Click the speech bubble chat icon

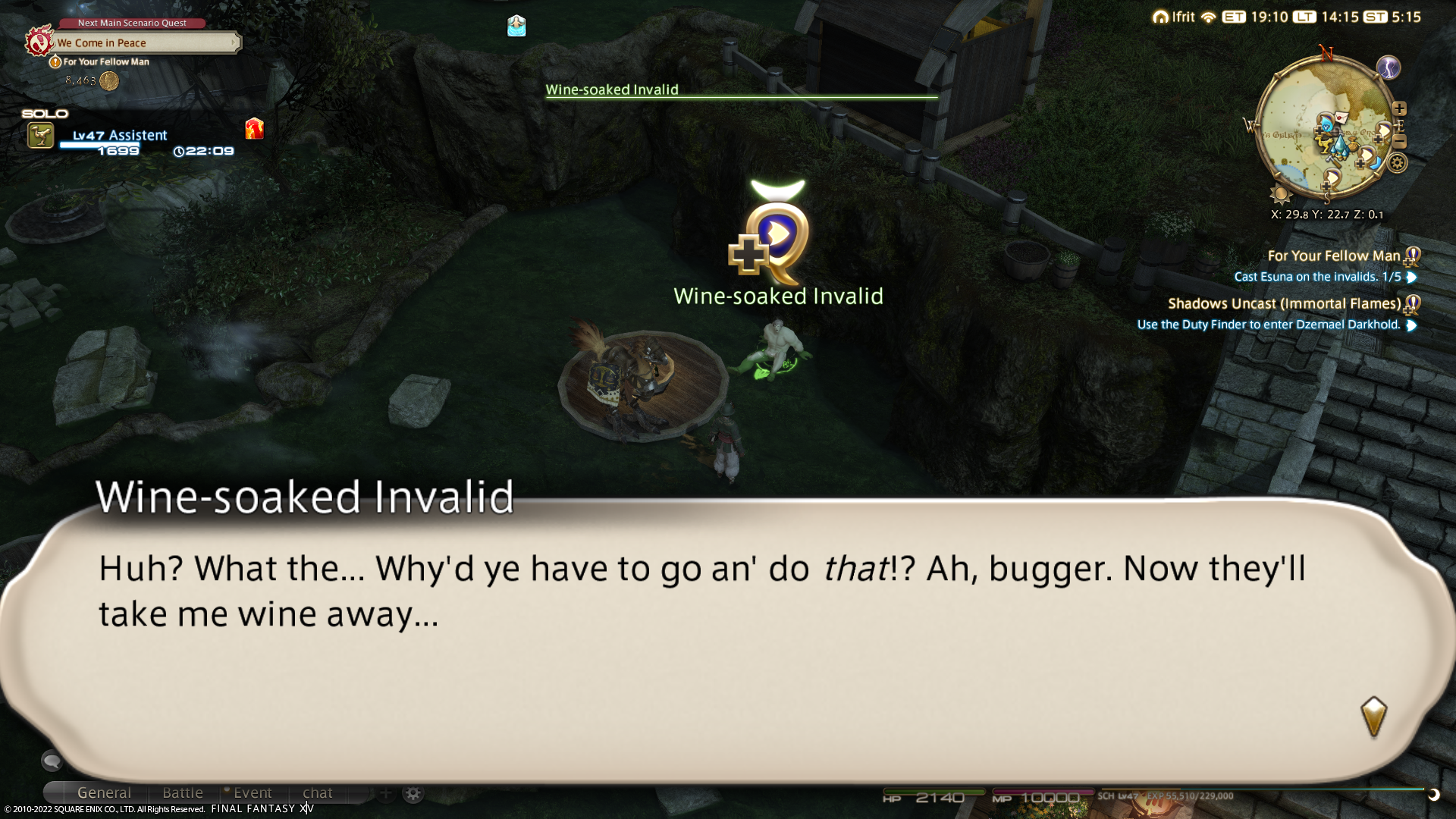[x=52, y=760]
